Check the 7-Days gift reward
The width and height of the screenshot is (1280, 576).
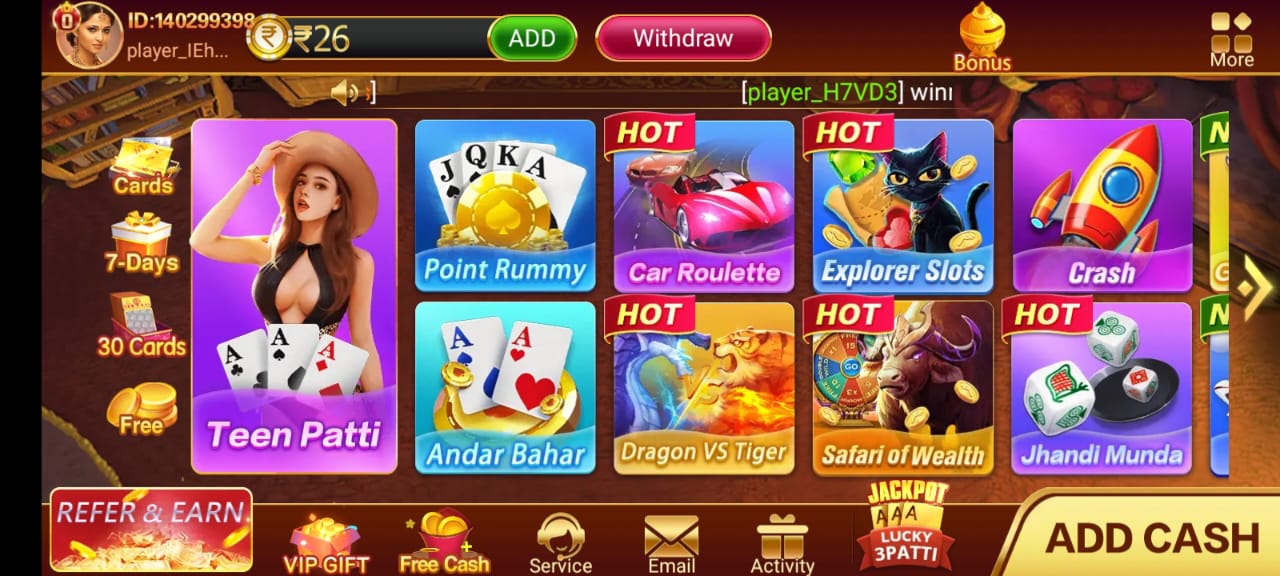pos(141,243)
